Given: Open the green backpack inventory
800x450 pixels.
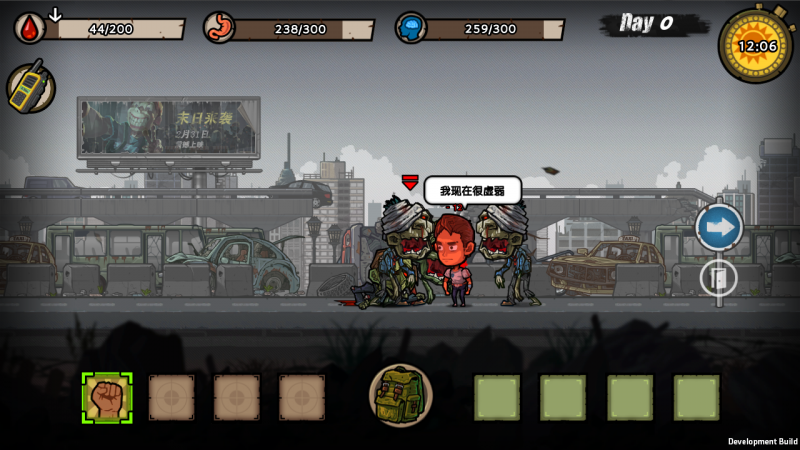Looking at the screenshot, I should coord(401,396).
